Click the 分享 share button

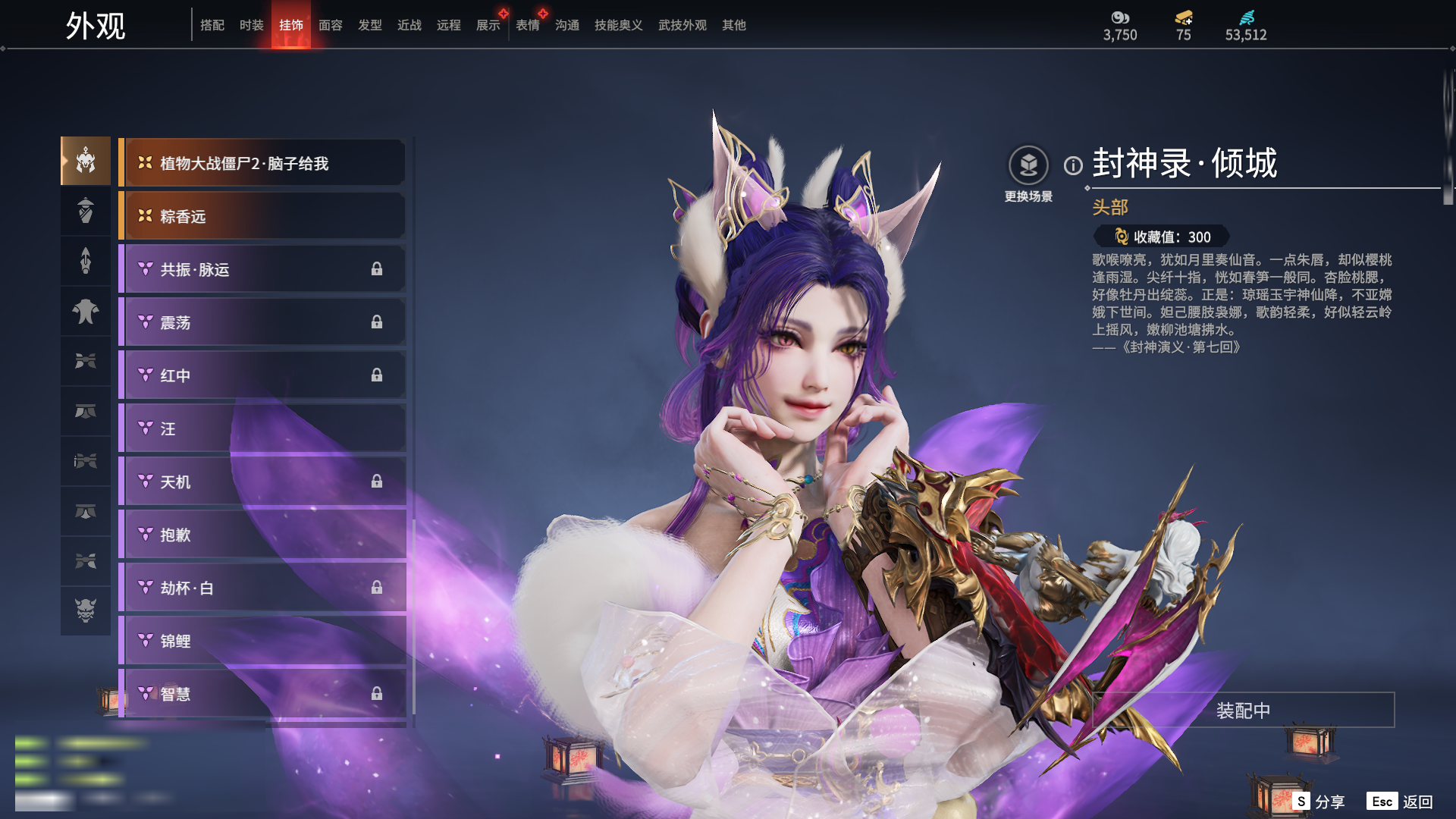click(x=1319, y=802)
